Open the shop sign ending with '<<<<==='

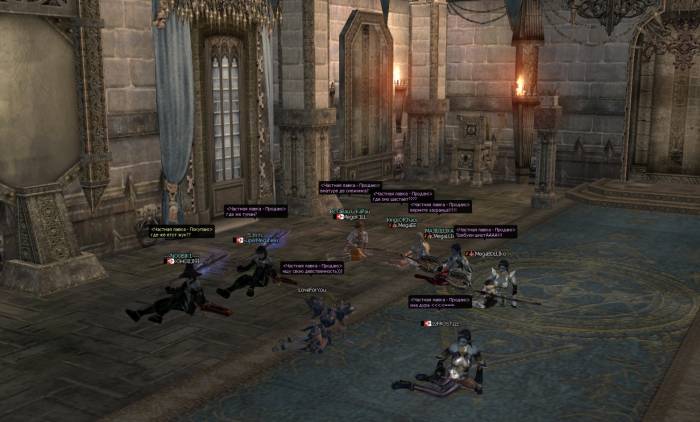pos(439,301)
